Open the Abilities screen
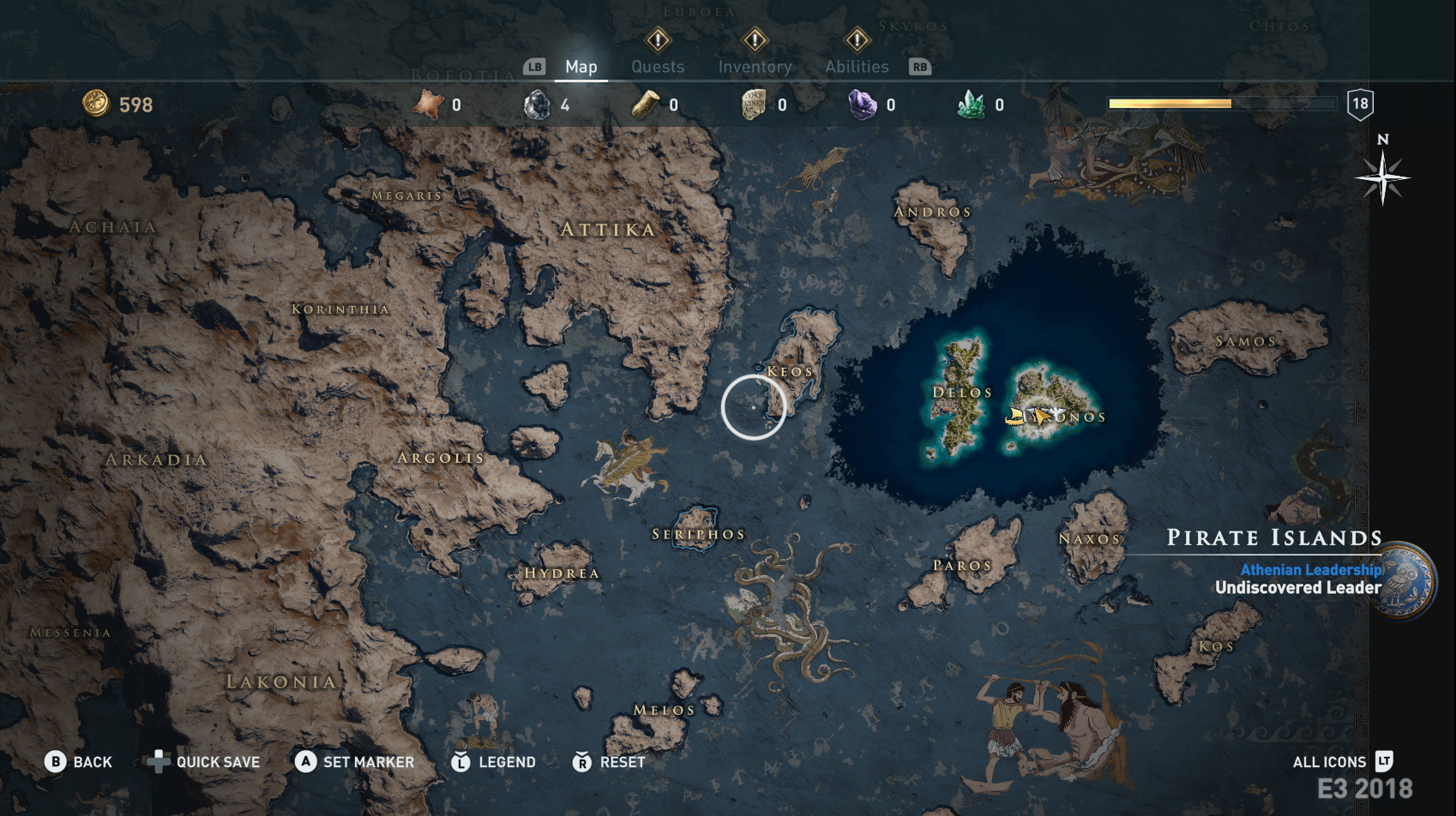 pyautogui.click(x=856, y=66)
